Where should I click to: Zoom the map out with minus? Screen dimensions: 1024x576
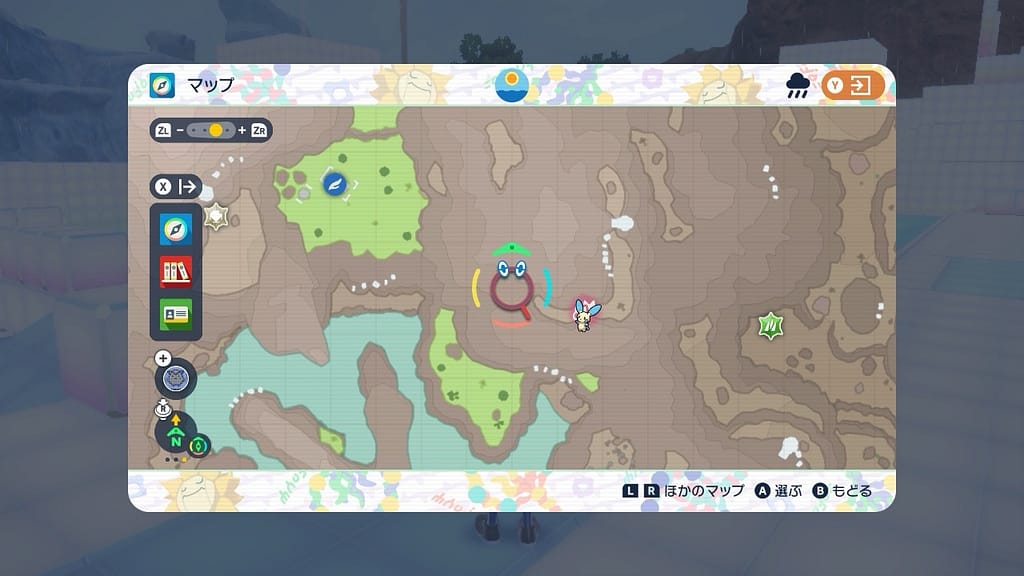(x=180, y=130)
